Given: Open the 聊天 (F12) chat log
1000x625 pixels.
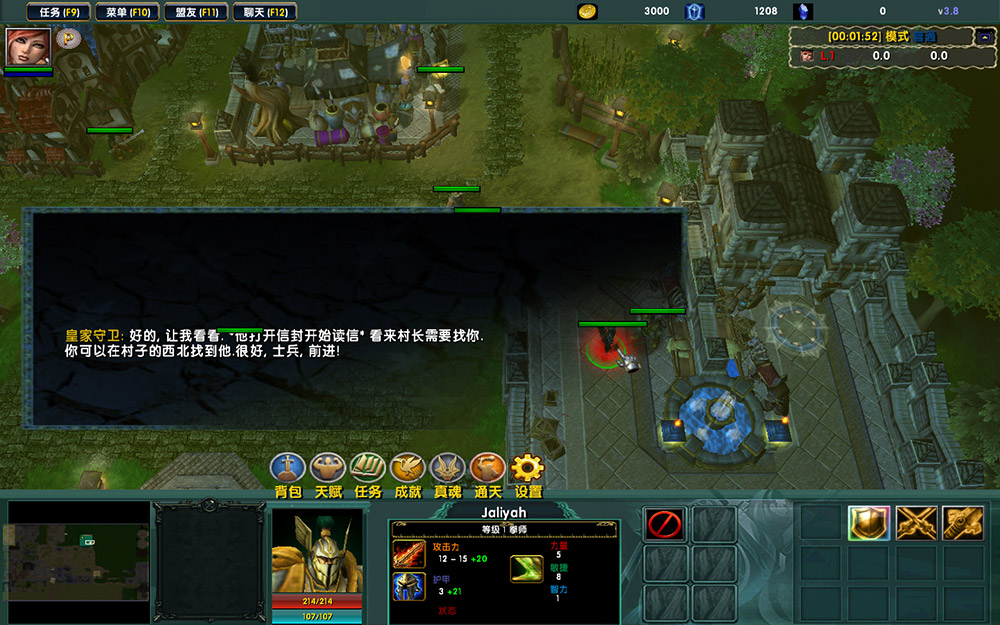Looking at the screenshot, I should point(264,12).
